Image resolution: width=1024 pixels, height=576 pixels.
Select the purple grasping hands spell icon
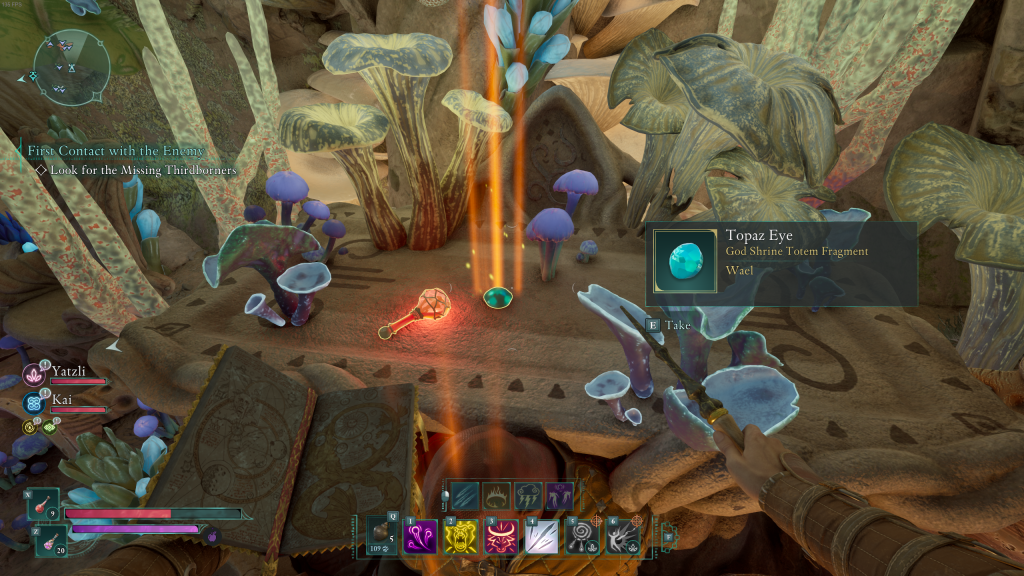(x=560, y=496)
